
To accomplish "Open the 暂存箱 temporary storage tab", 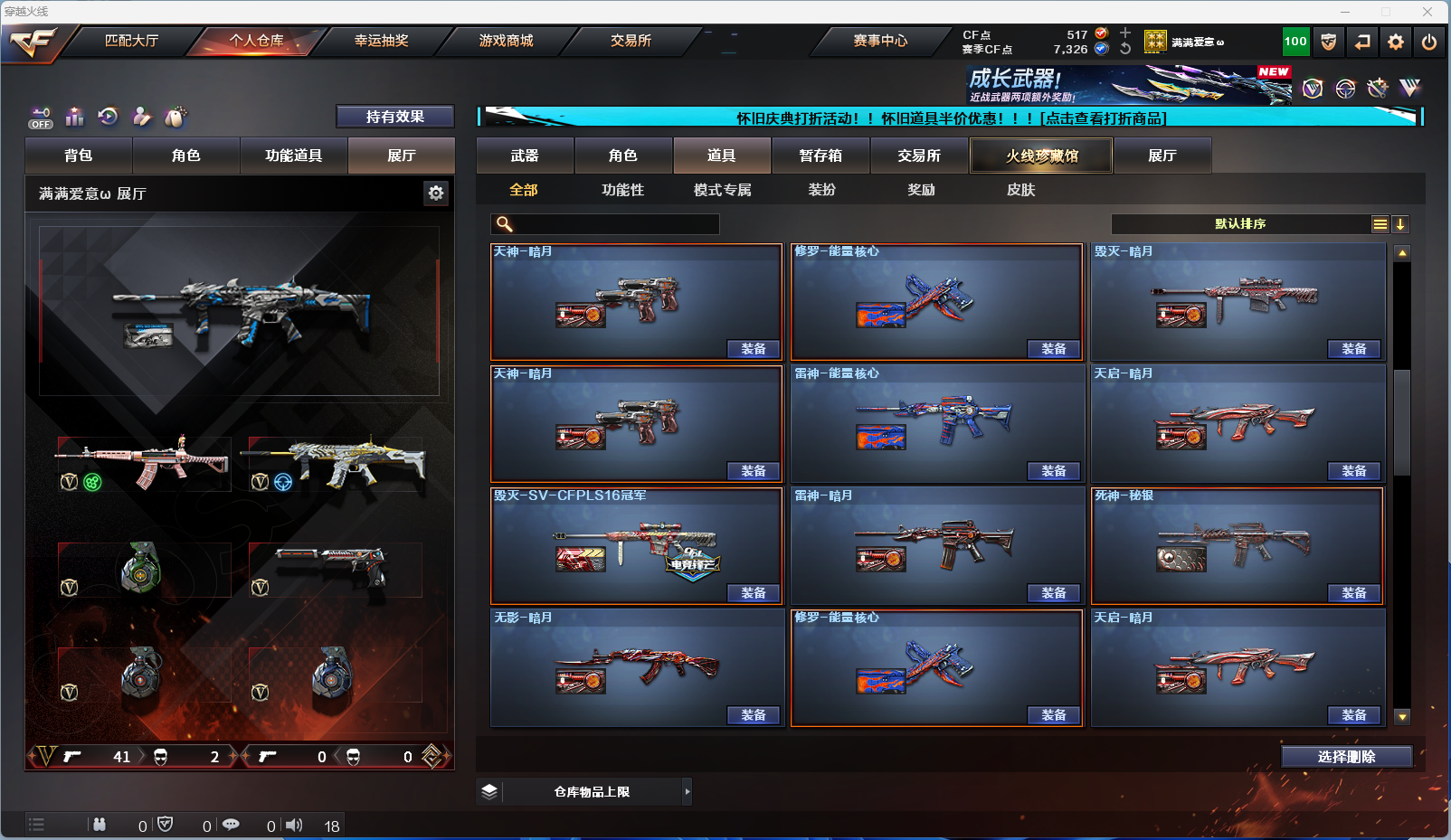I will click(820, 156).
